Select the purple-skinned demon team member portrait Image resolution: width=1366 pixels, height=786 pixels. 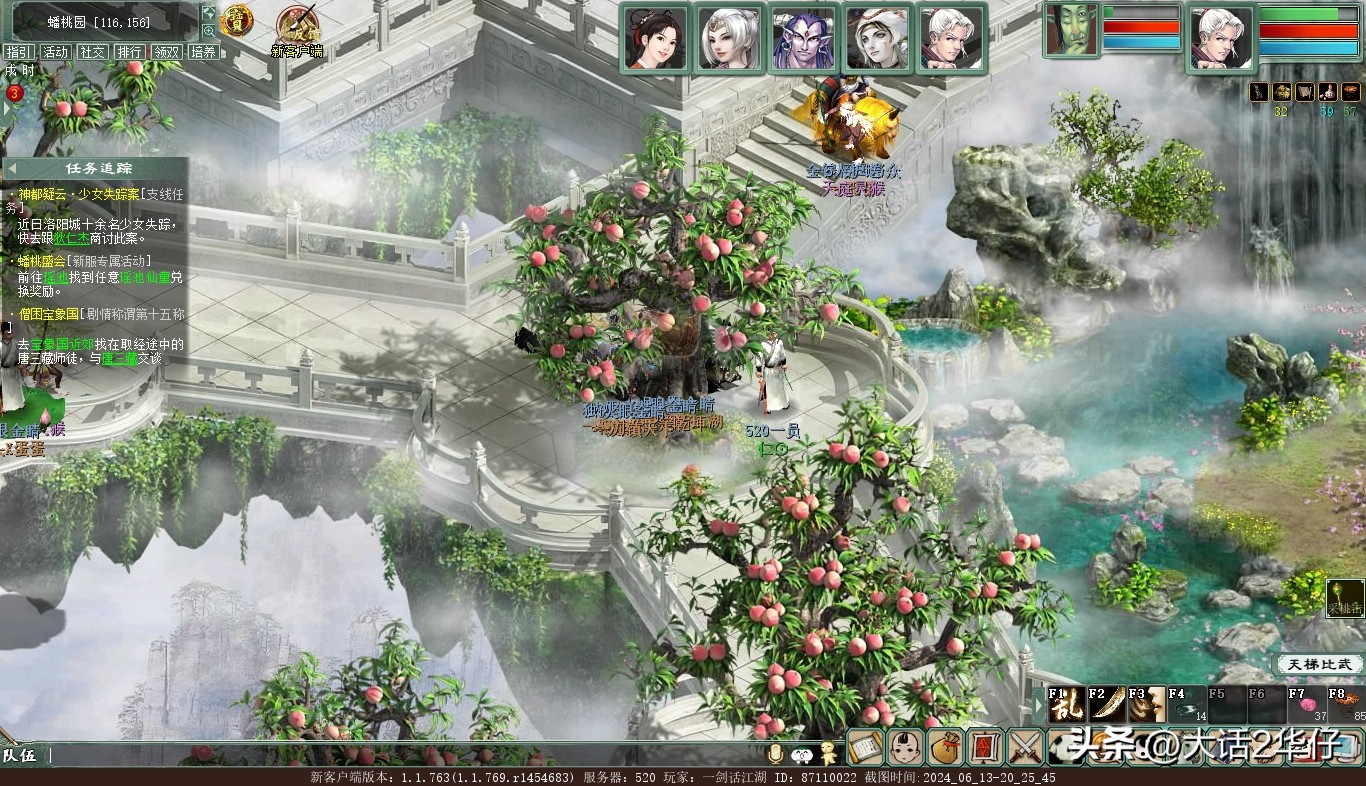click(x=804, y=39)
